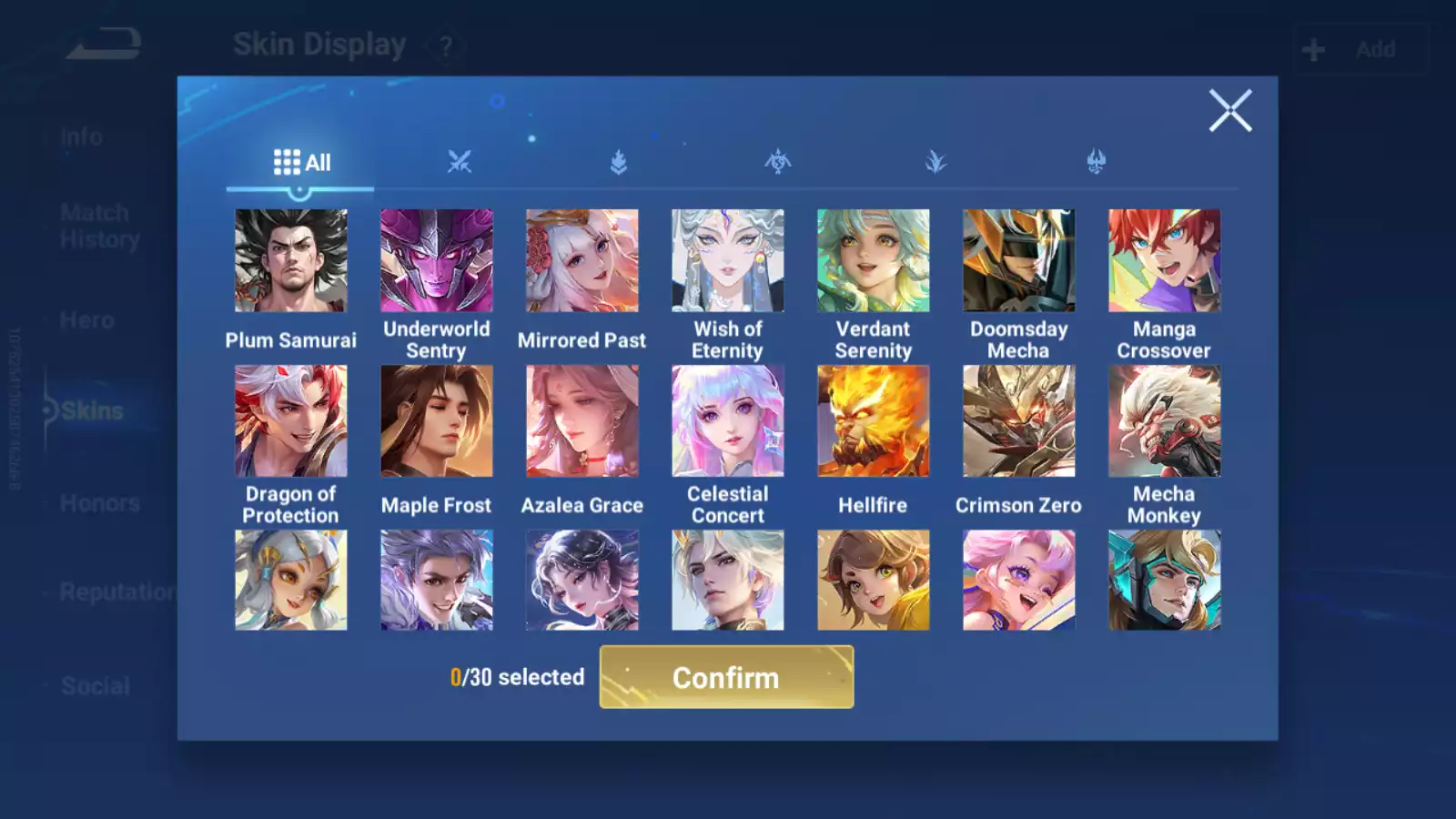Pick the Mirrored Past skin
The image size is (1456, 819).
(x=582, y=261)
